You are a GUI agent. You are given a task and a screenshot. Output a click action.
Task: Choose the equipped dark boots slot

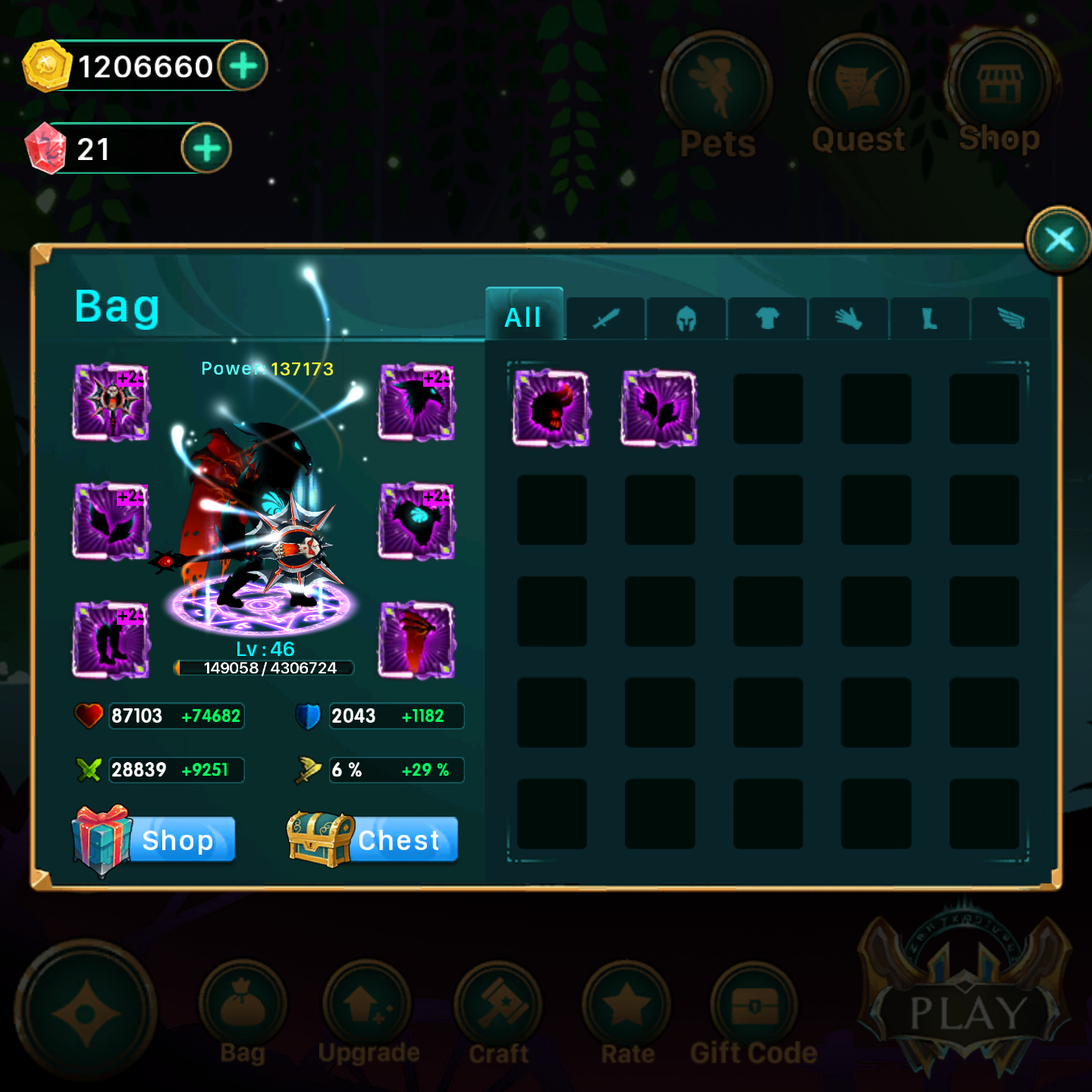point(111,640)
